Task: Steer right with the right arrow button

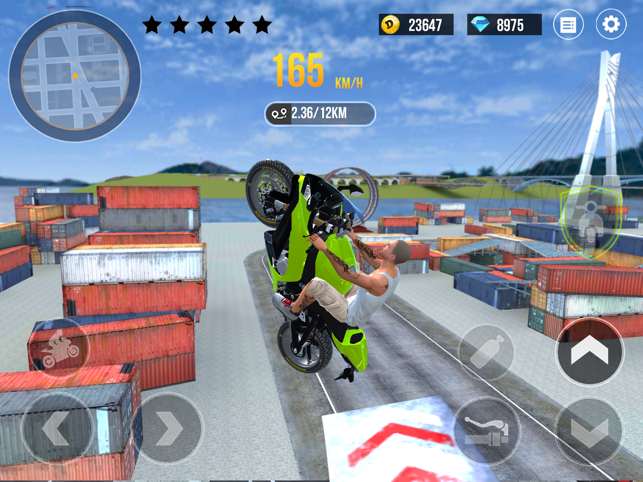Action: [x=168, y=429]
